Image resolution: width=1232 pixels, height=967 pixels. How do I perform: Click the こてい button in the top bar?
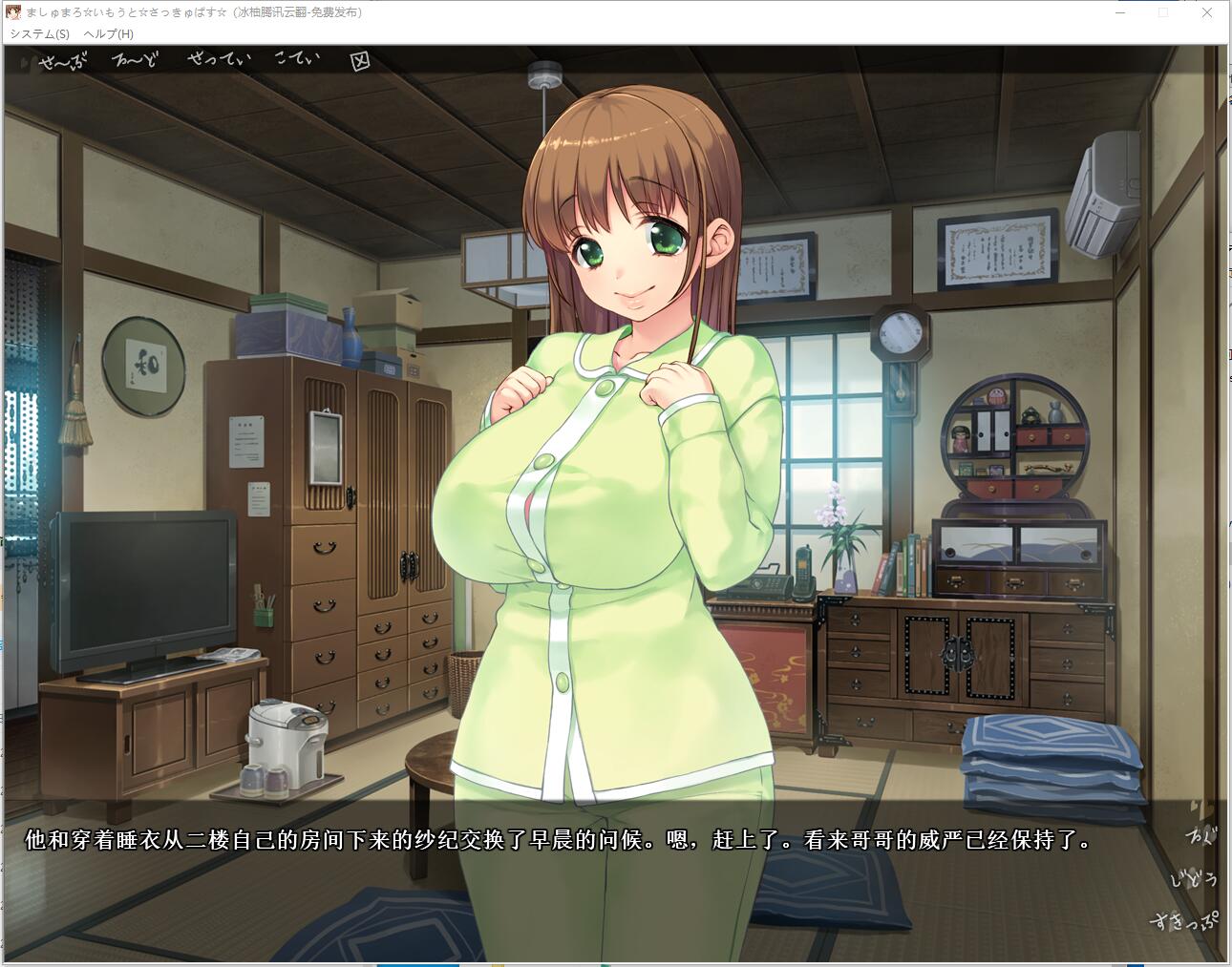(297, 59)
